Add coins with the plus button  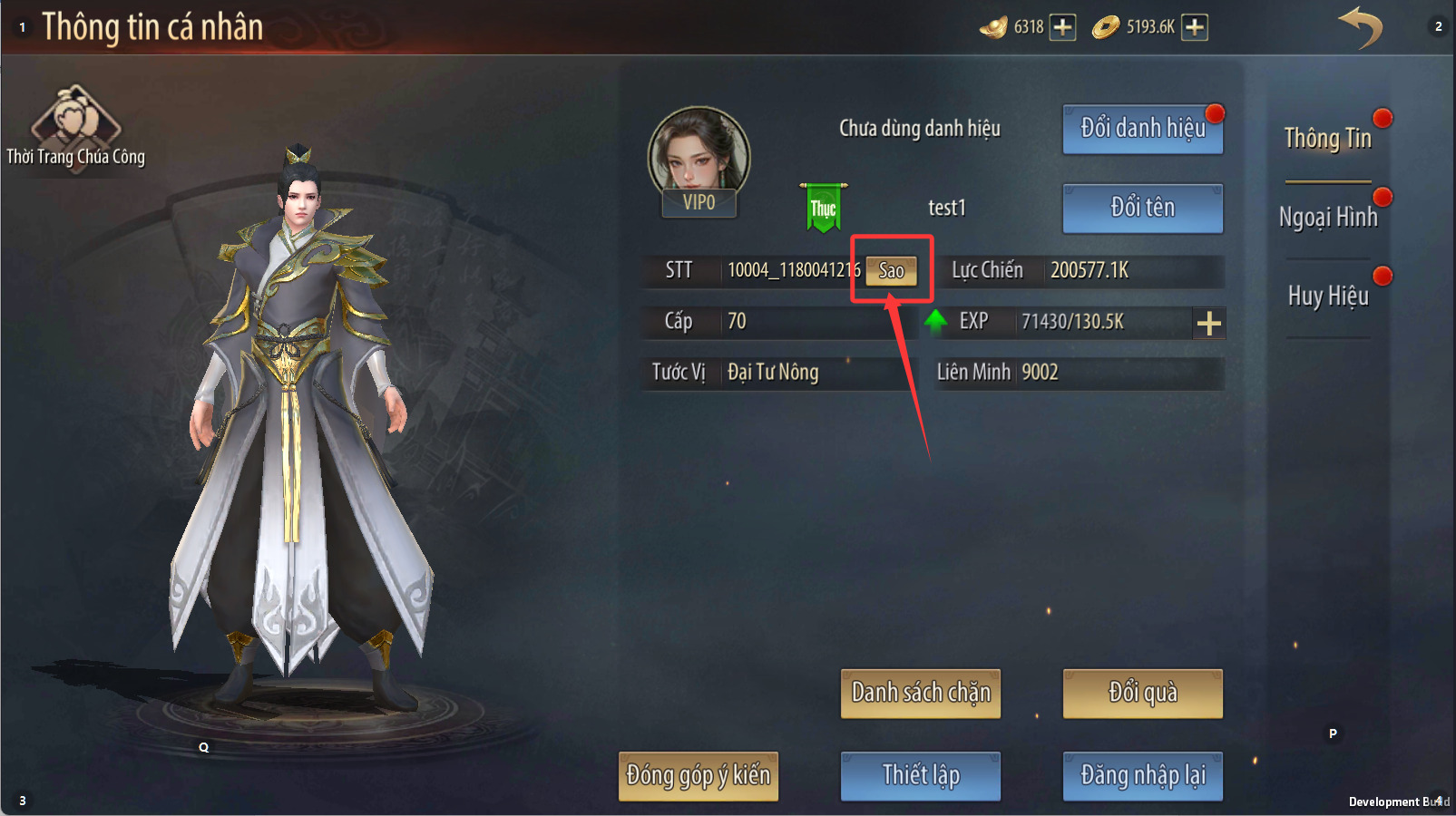(1195, 27)
